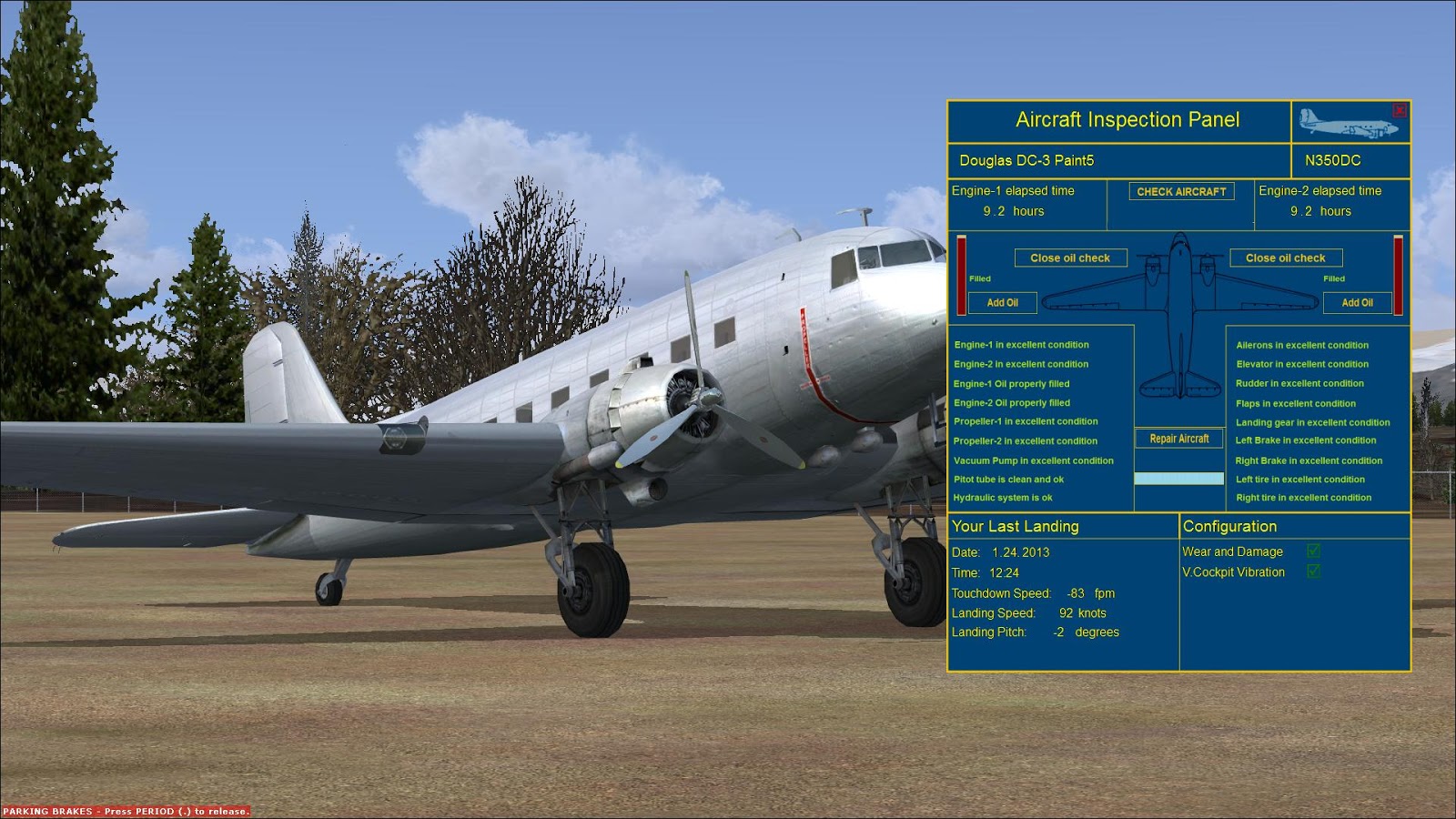1456x819 pixels.
Task: Close oil check for the right engine
Action: click(1287, 258)
